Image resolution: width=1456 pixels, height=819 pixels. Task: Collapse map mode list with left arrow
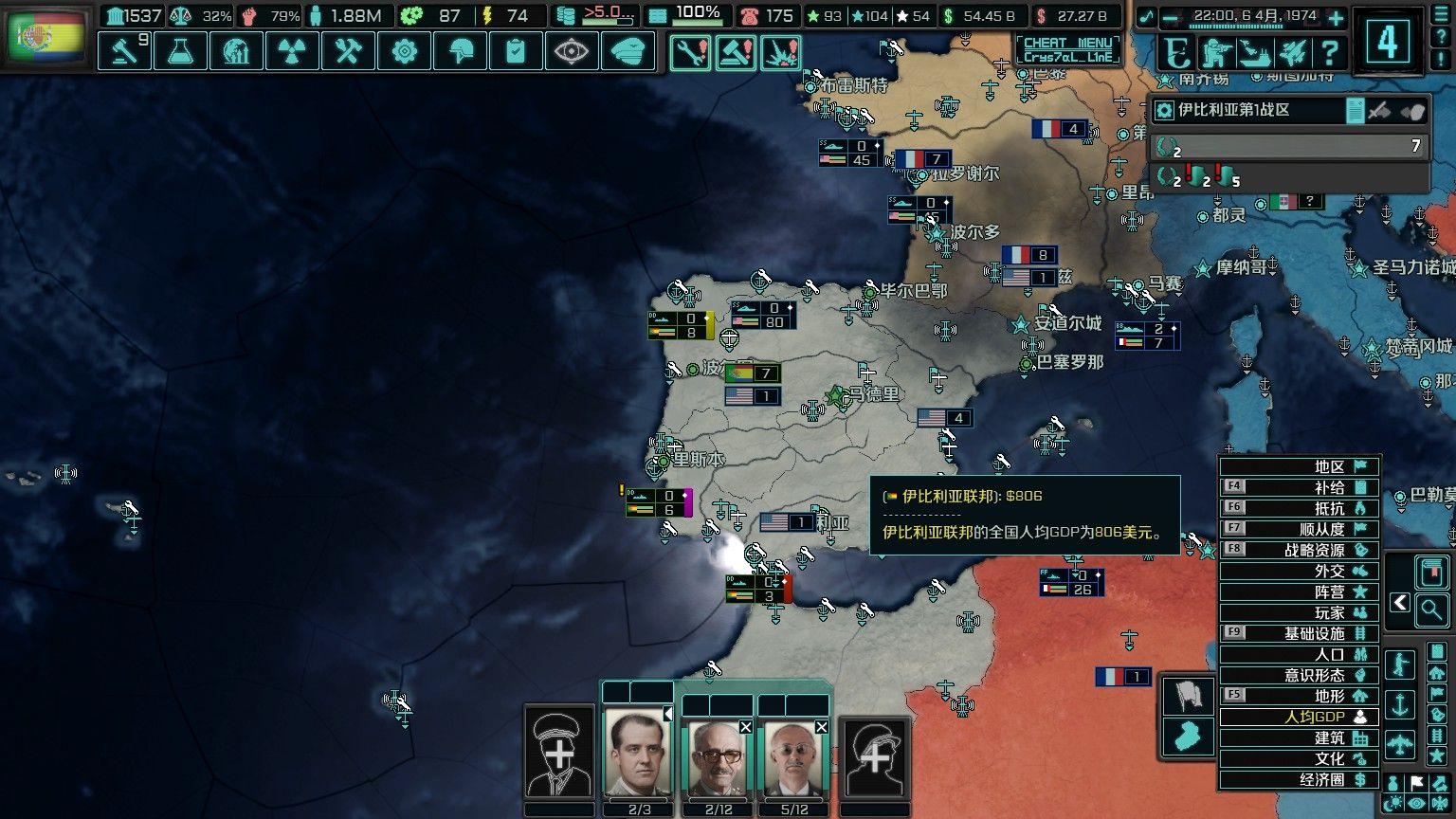[1400, 603]
